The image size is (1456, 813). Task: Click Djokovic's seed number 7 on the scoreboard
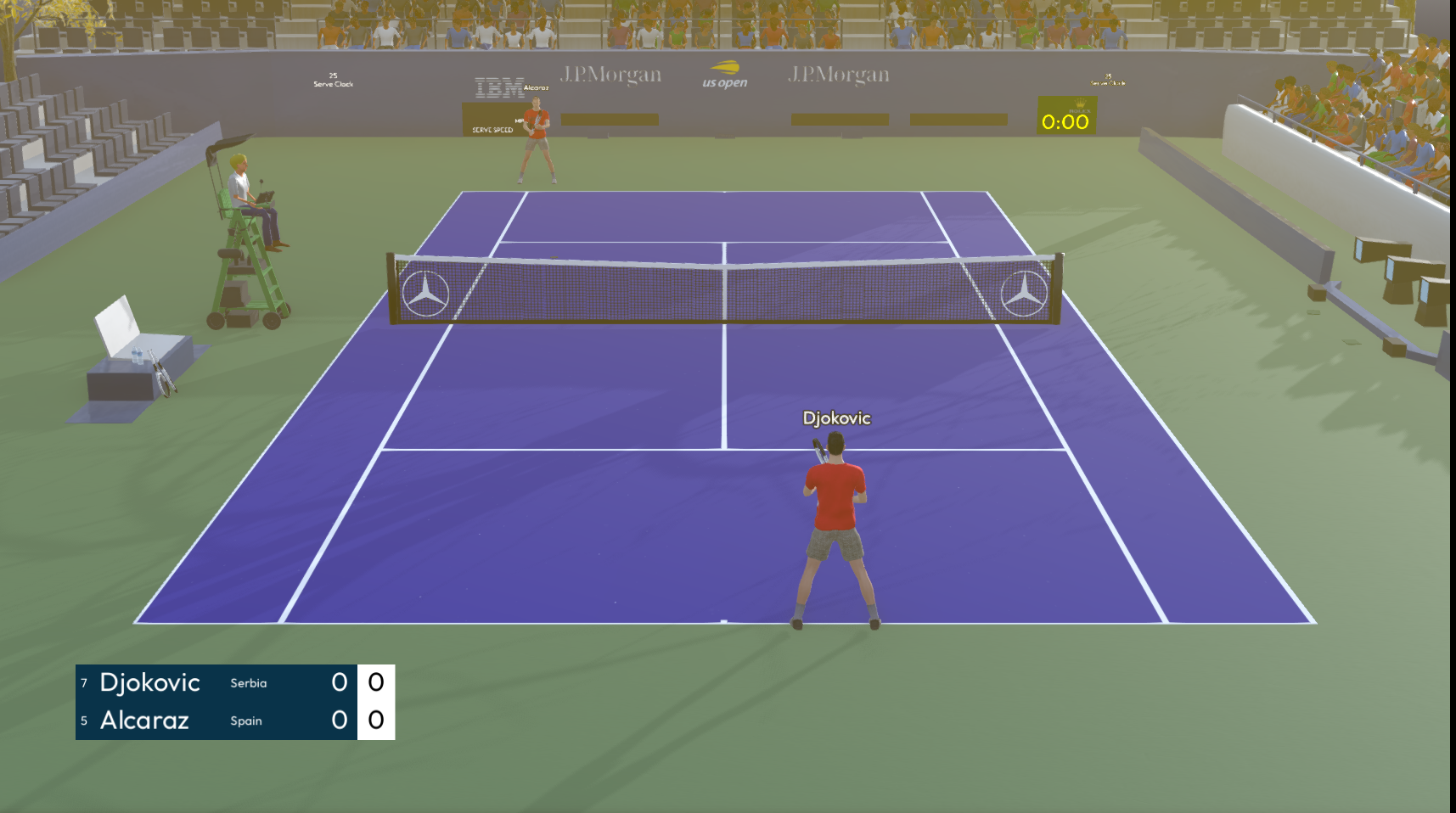pos(83,683)
